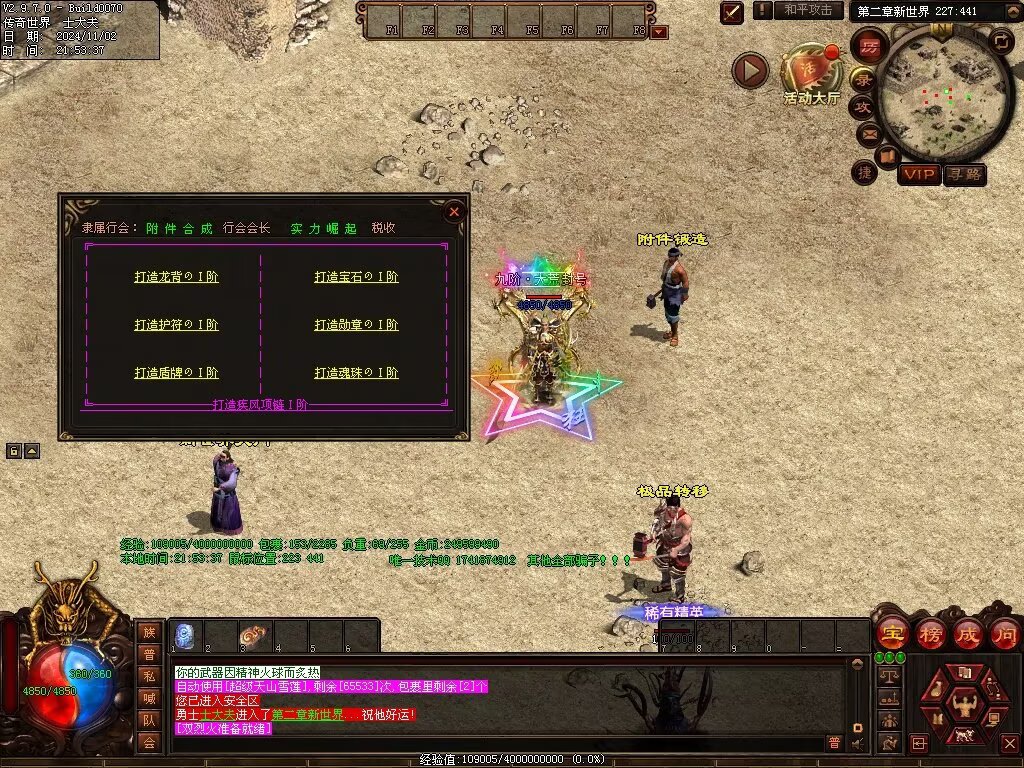Viewport: 1024px width, 768px height.
Task: Click the play arrow button near activity hall
Action: click(750, 70)
